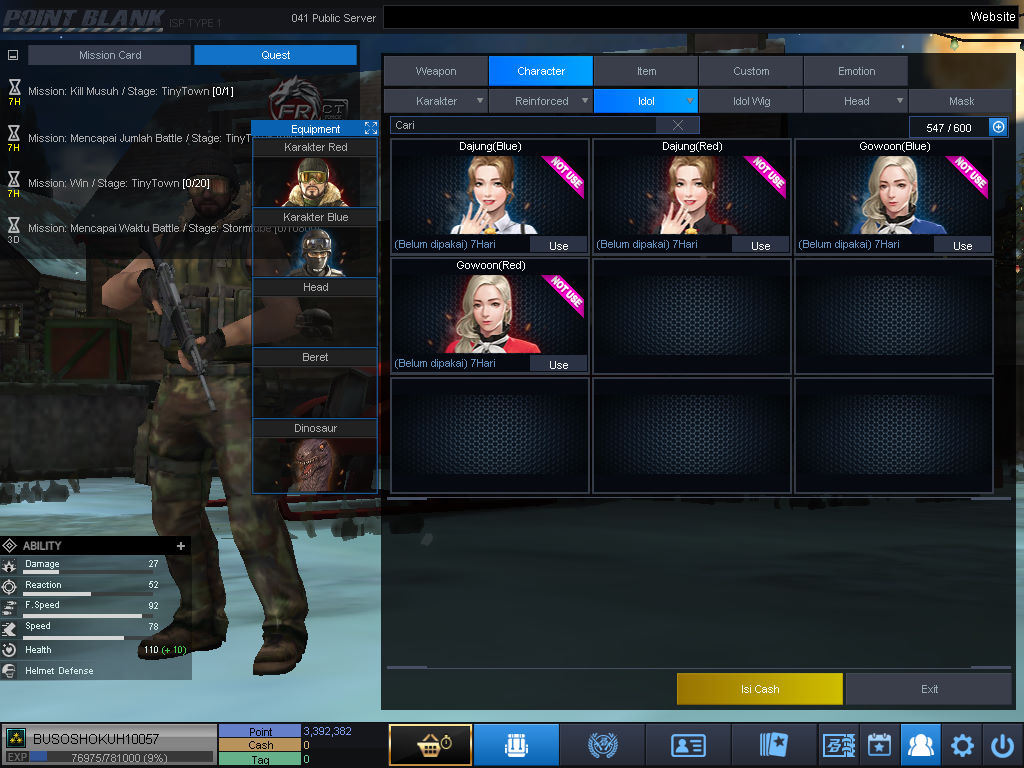Use the Gowoon(Red) idol
The width and height of the screenshot is (1024, 768).
coord(558,365)
